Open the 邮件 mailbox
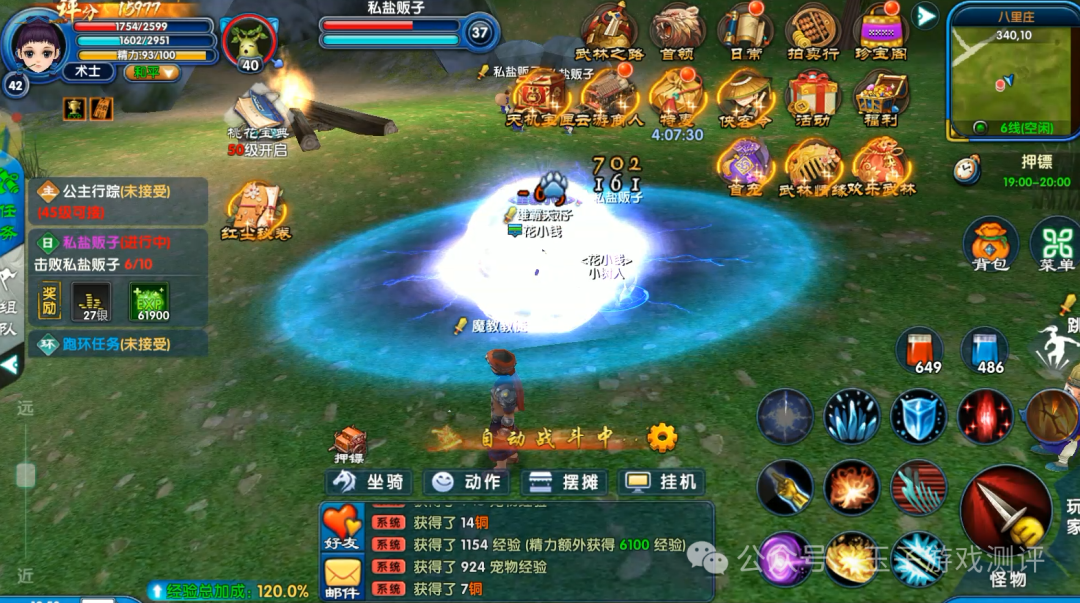1080x603 pixels. pyautogui.click(x=342, y=578)
